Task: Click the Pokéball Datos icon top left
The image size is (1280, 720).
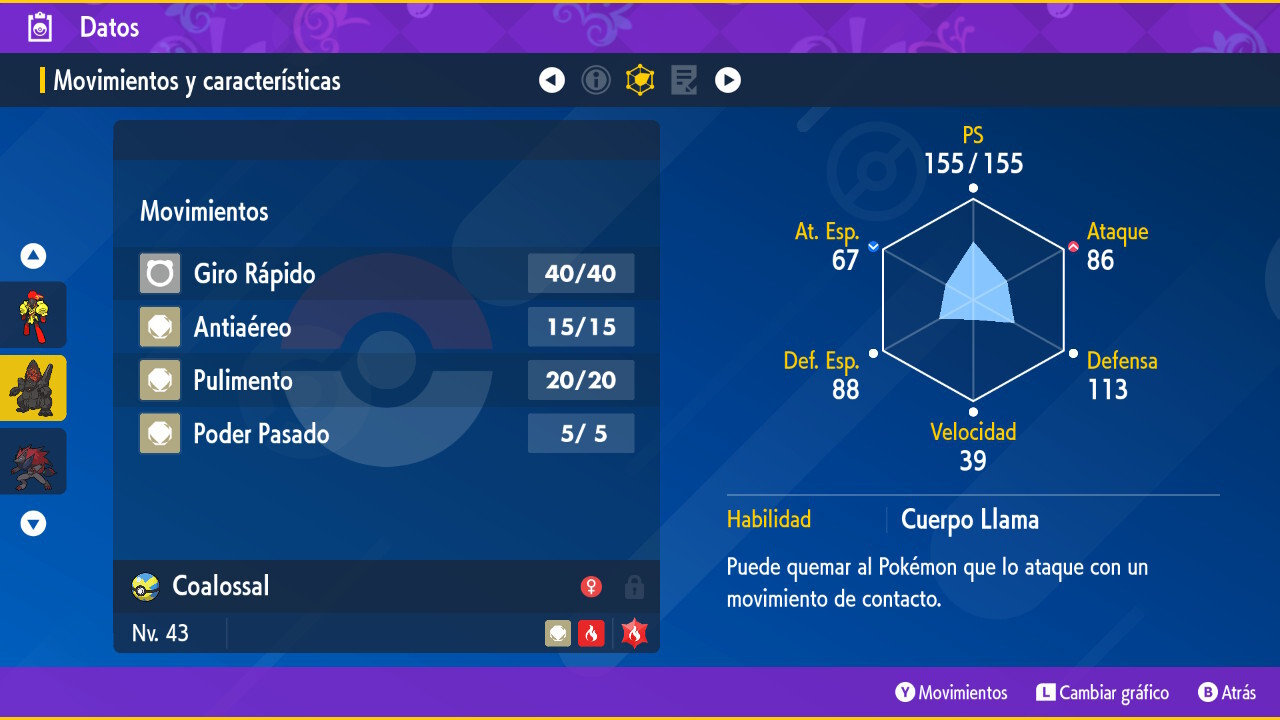Action: tap(39, 27)
